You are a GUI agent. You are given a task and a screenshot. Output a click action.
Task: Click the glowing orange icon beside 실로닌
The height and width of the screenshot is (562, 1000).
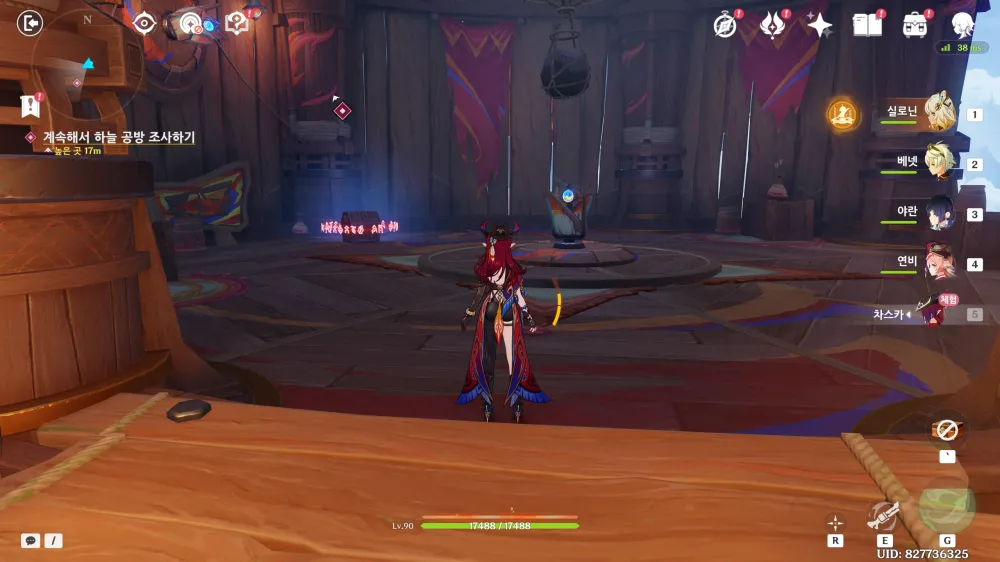pos(842,114)
